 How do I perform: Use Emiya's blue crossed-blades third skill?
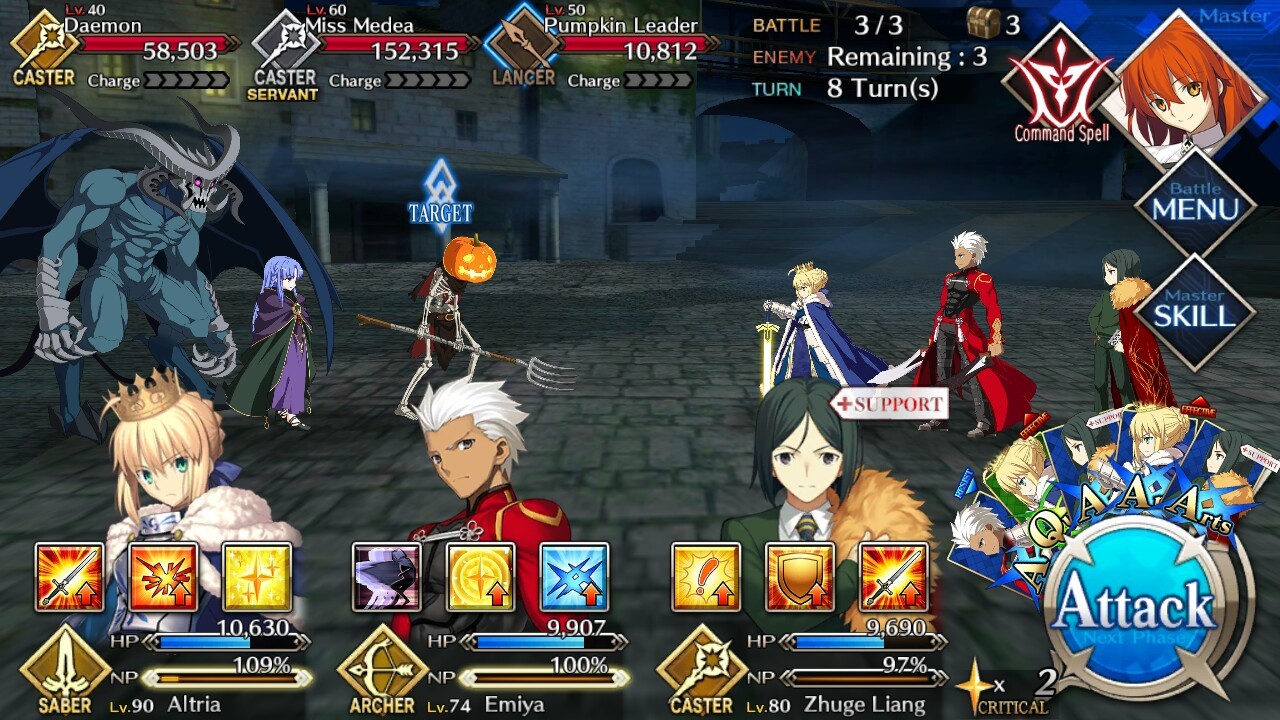pos(574,577)
